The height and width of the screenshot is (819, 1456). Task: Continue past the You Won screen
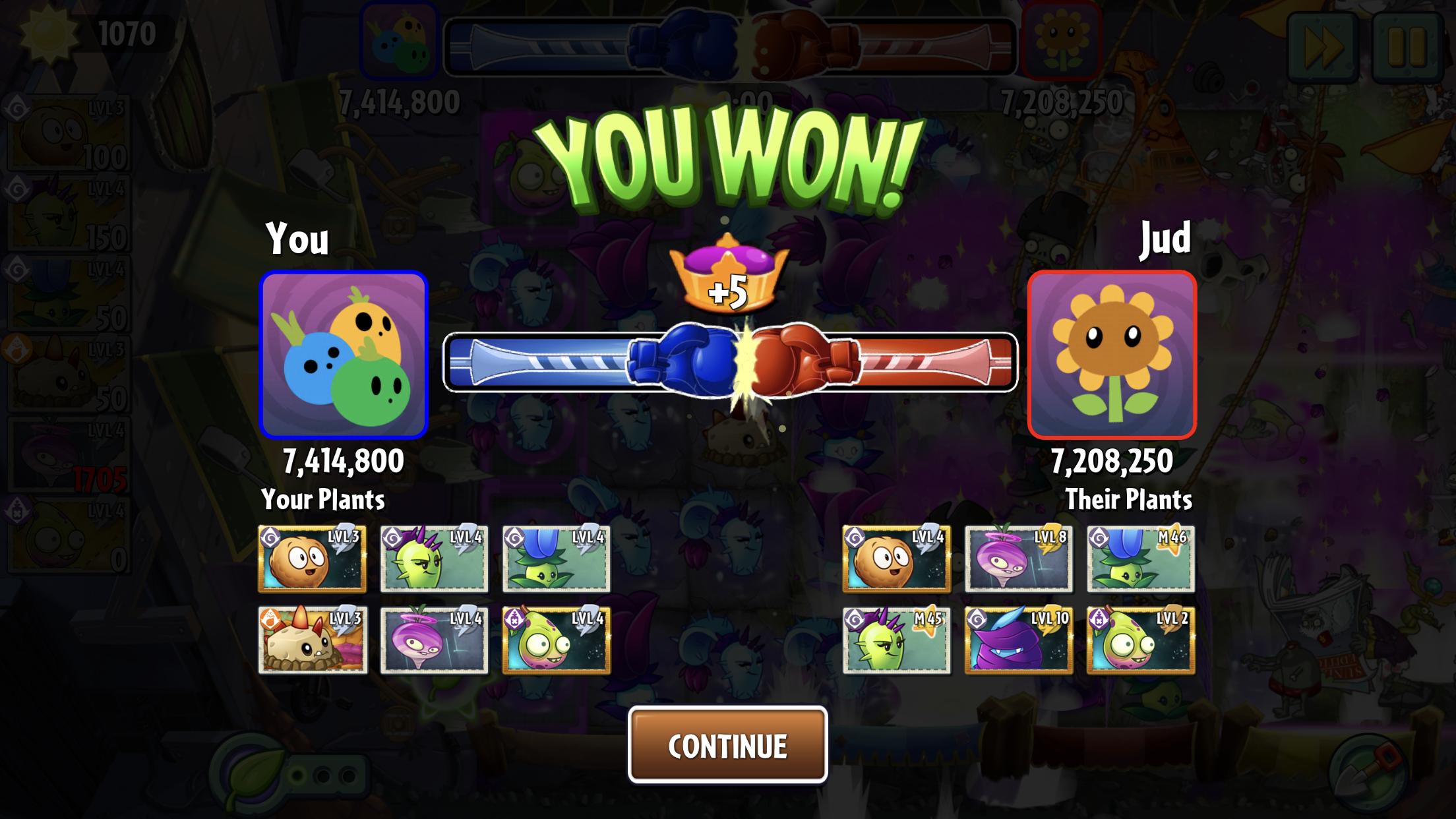coord(727,745)
